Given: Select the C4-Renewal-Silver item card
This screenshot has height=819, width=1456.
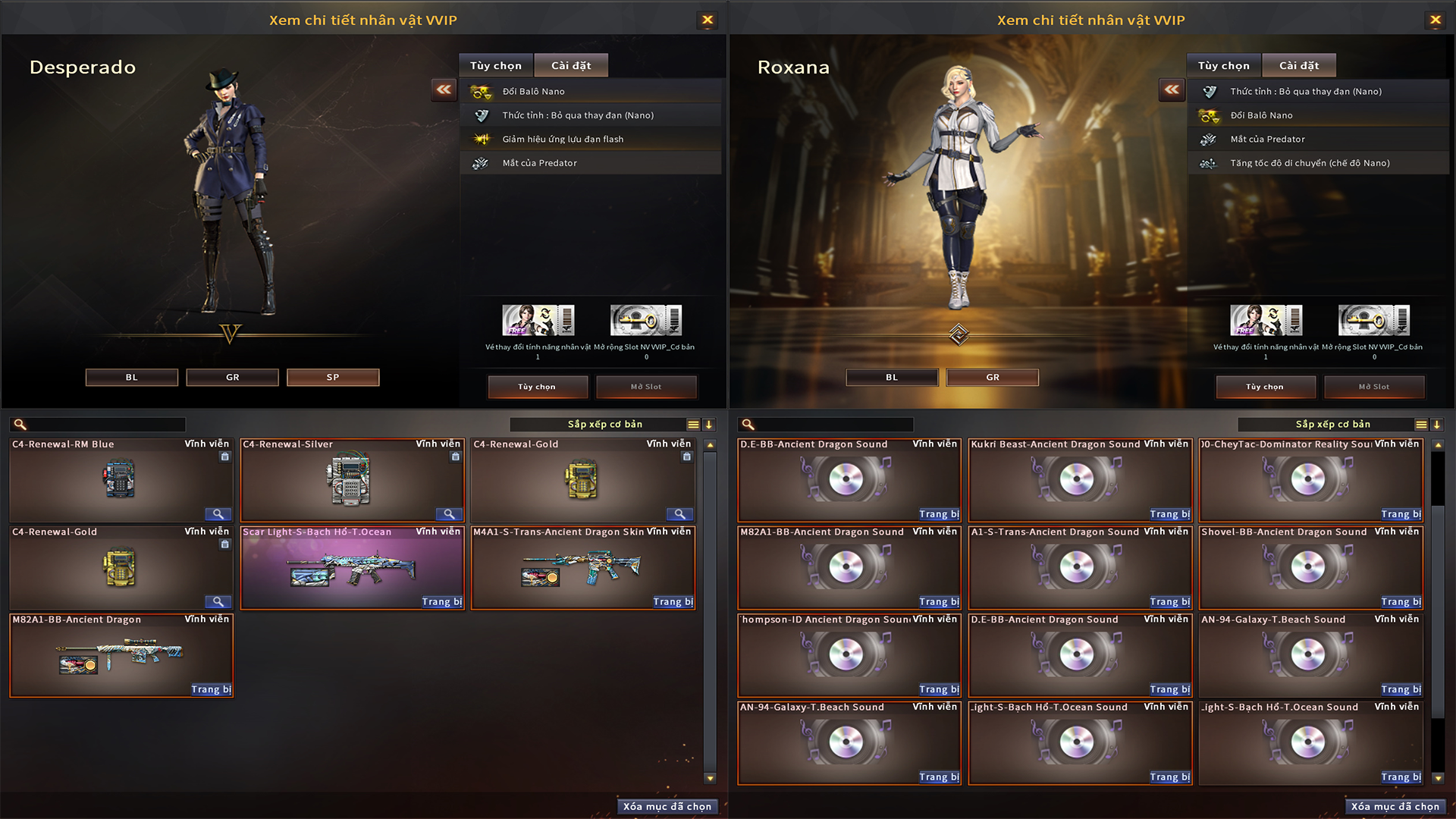Looking at the screenshot, I should [x=351, y=481].
